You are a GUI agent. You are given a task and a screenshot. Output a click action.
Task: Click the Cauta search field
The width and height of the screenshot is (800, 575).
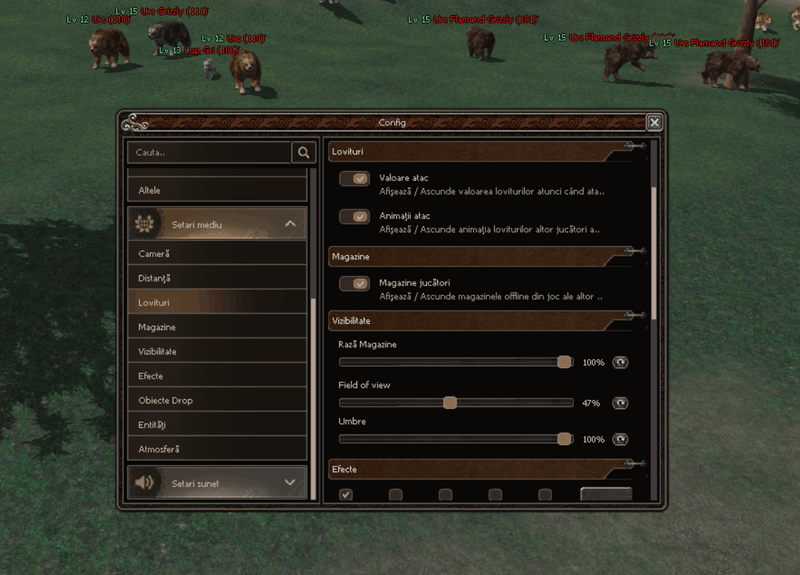pyautogui.click(x=210, y=152)
